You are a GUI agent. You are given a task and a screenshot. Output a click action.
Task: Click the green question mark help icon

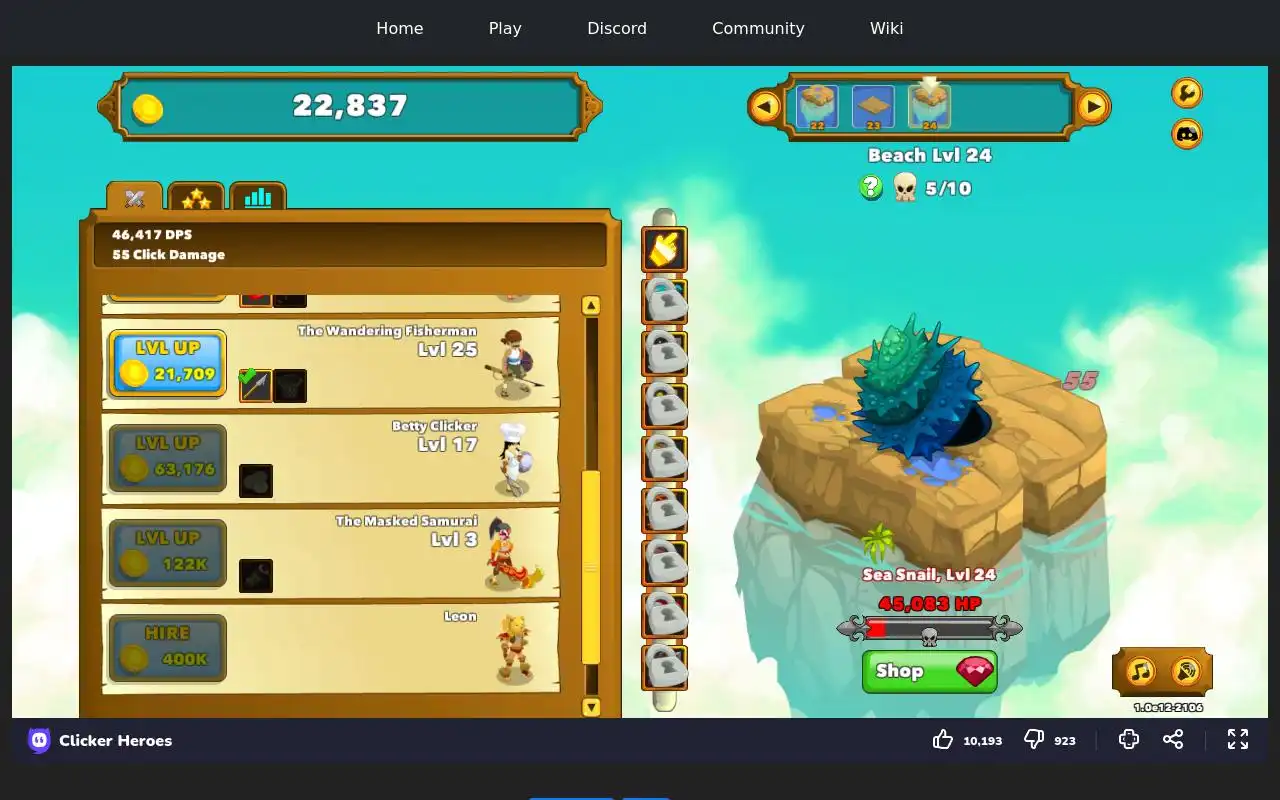tap(871, 187)
